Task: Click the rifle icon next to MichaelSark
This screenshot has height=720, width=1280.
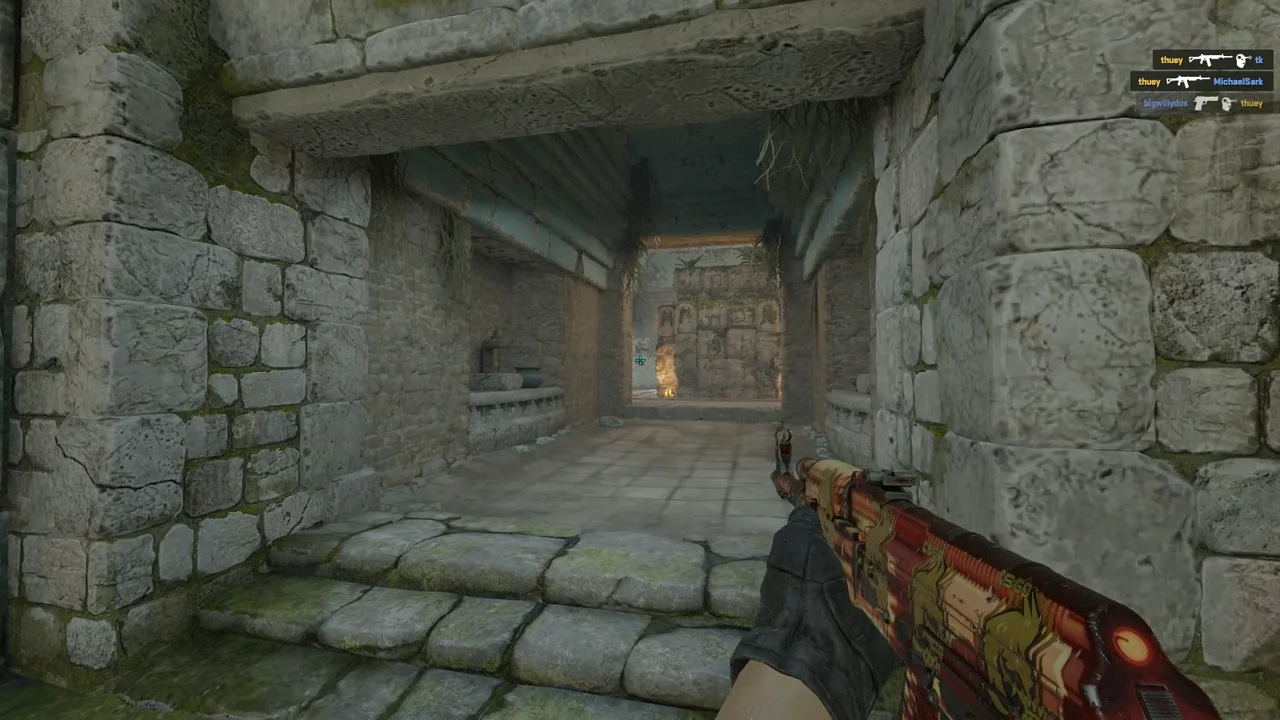Action: [1189, 81]
